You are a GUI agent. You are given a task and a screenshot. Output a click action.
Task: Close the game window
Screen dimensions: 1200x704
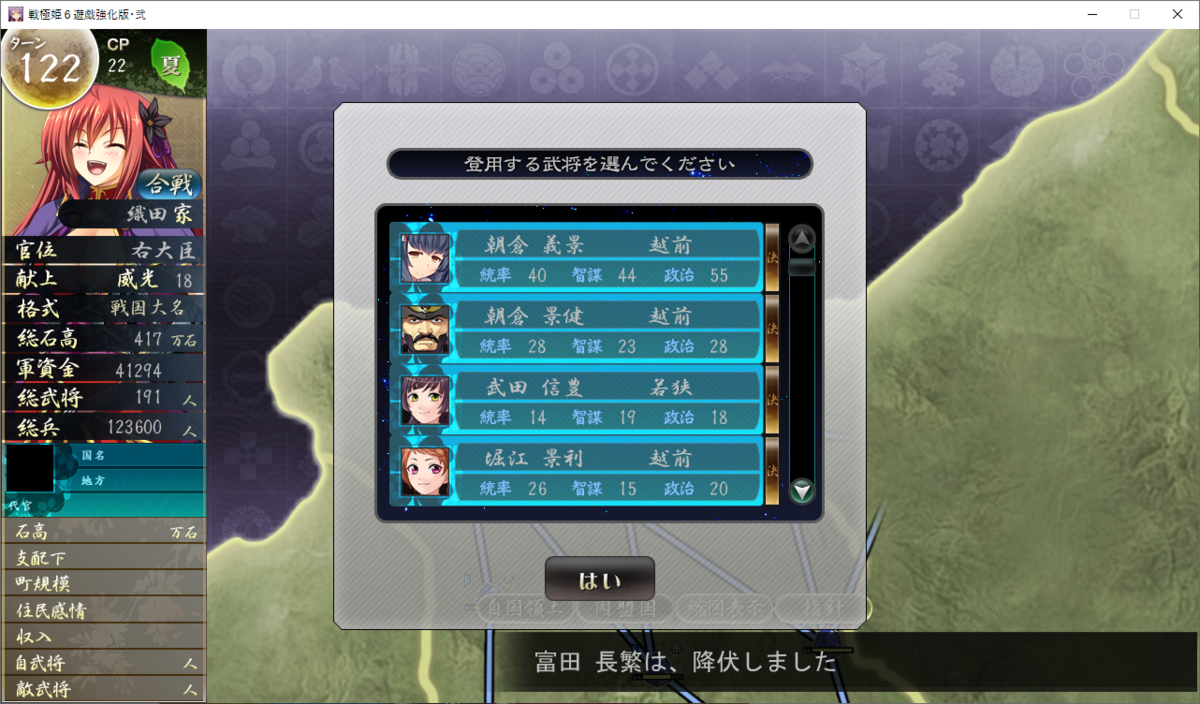click(1176, 14)
